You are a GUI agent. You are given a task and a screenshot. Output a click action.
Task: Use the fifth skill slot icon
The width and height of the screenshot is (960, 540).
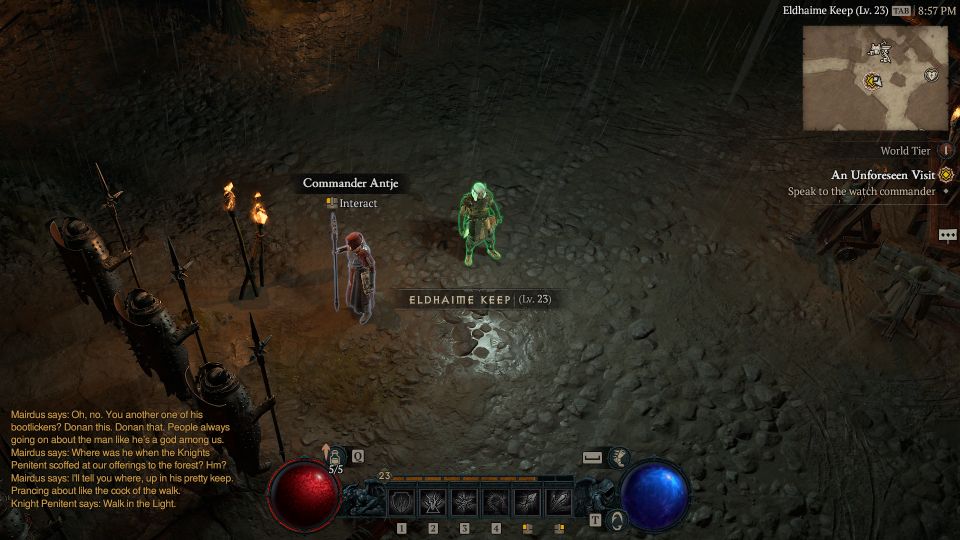(528, 501)
